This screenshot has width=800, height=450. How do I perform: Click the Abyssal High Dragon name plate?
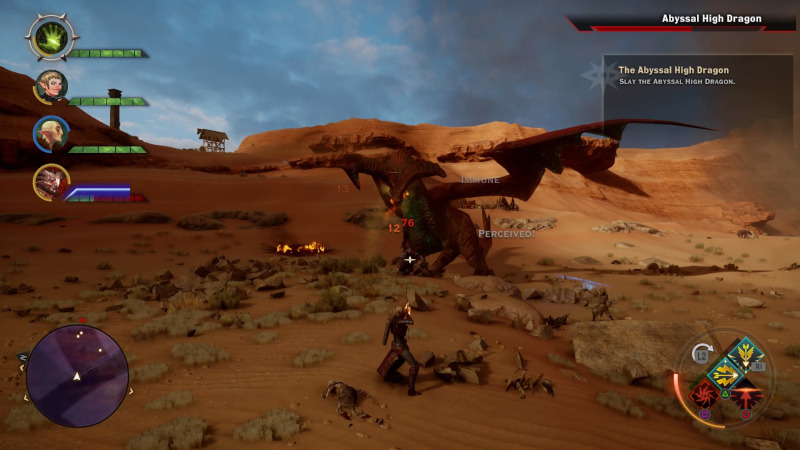(x=711, y=19)
